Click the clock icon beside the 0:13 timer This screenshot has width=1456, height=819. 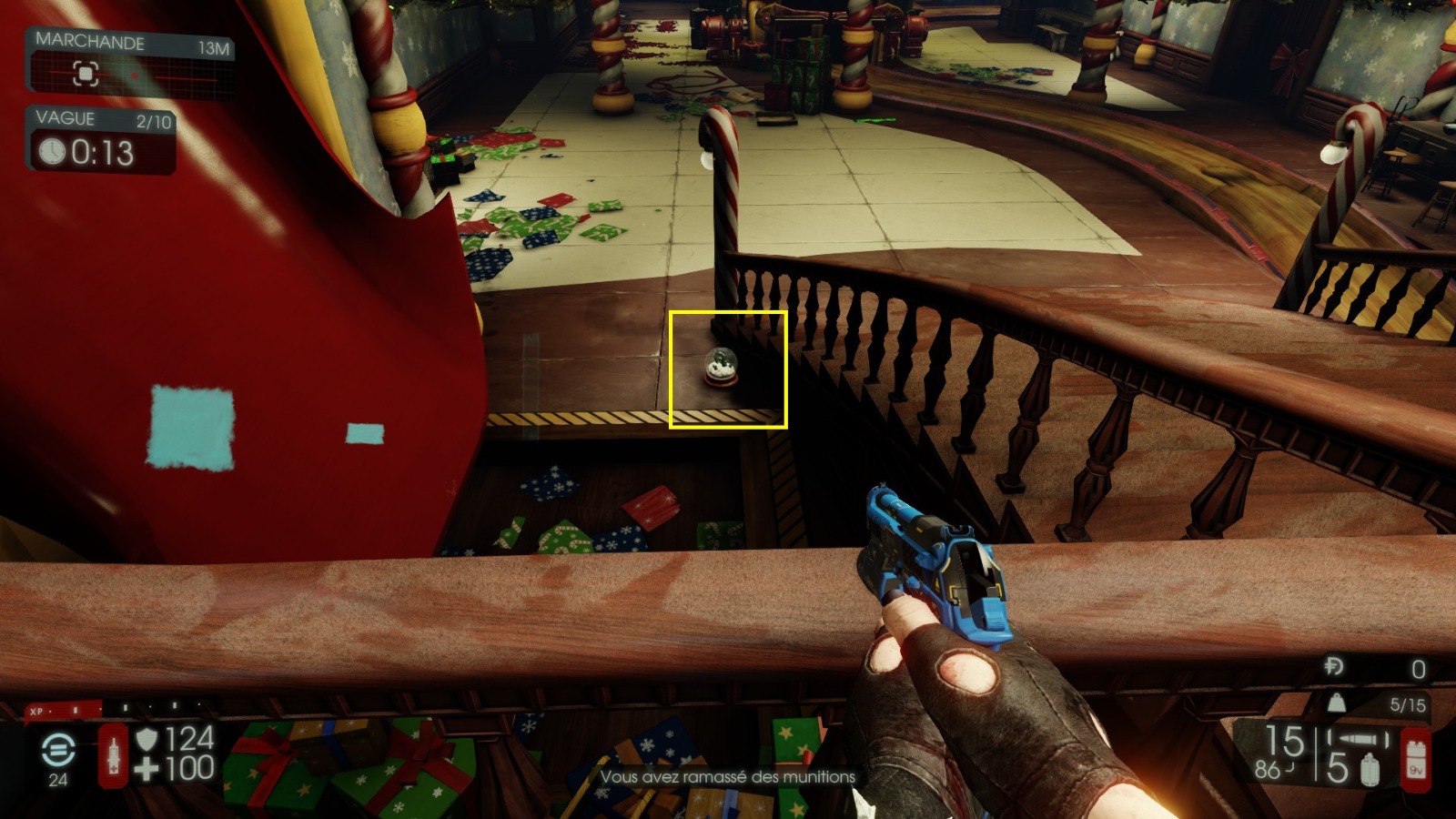pos(52,151)
